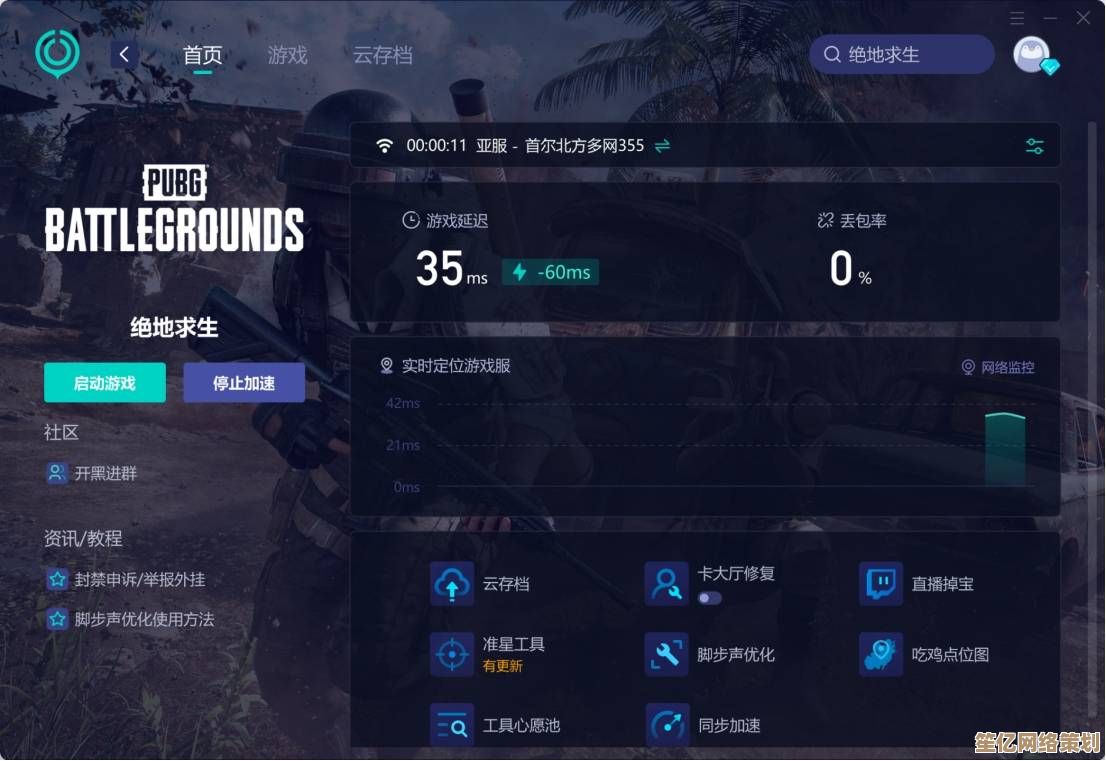
Task: Open the 云存档 cloud save tool
Action: tap(452, 584)
